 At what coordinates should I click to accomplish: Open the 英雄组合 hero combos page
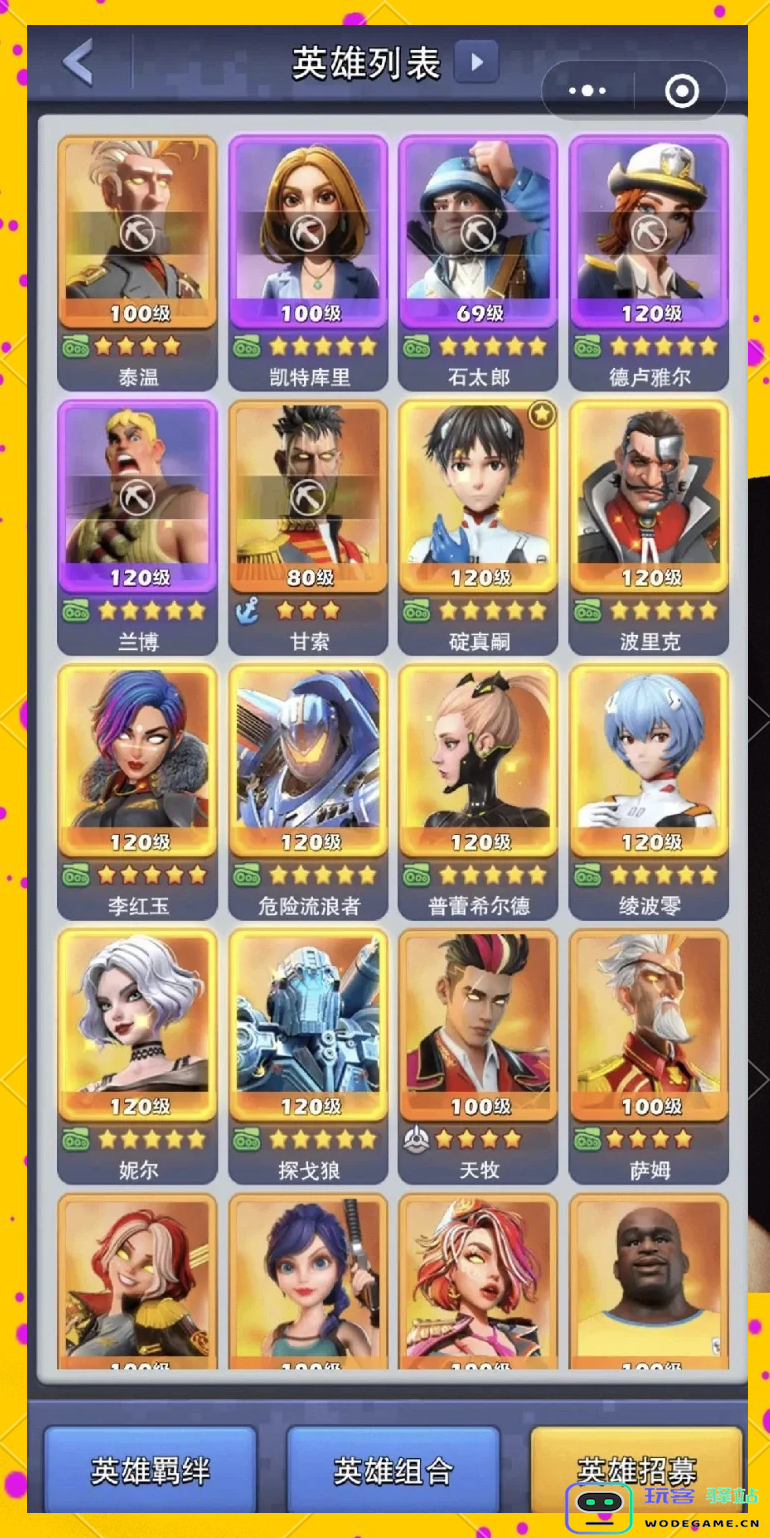(393, 1470)
